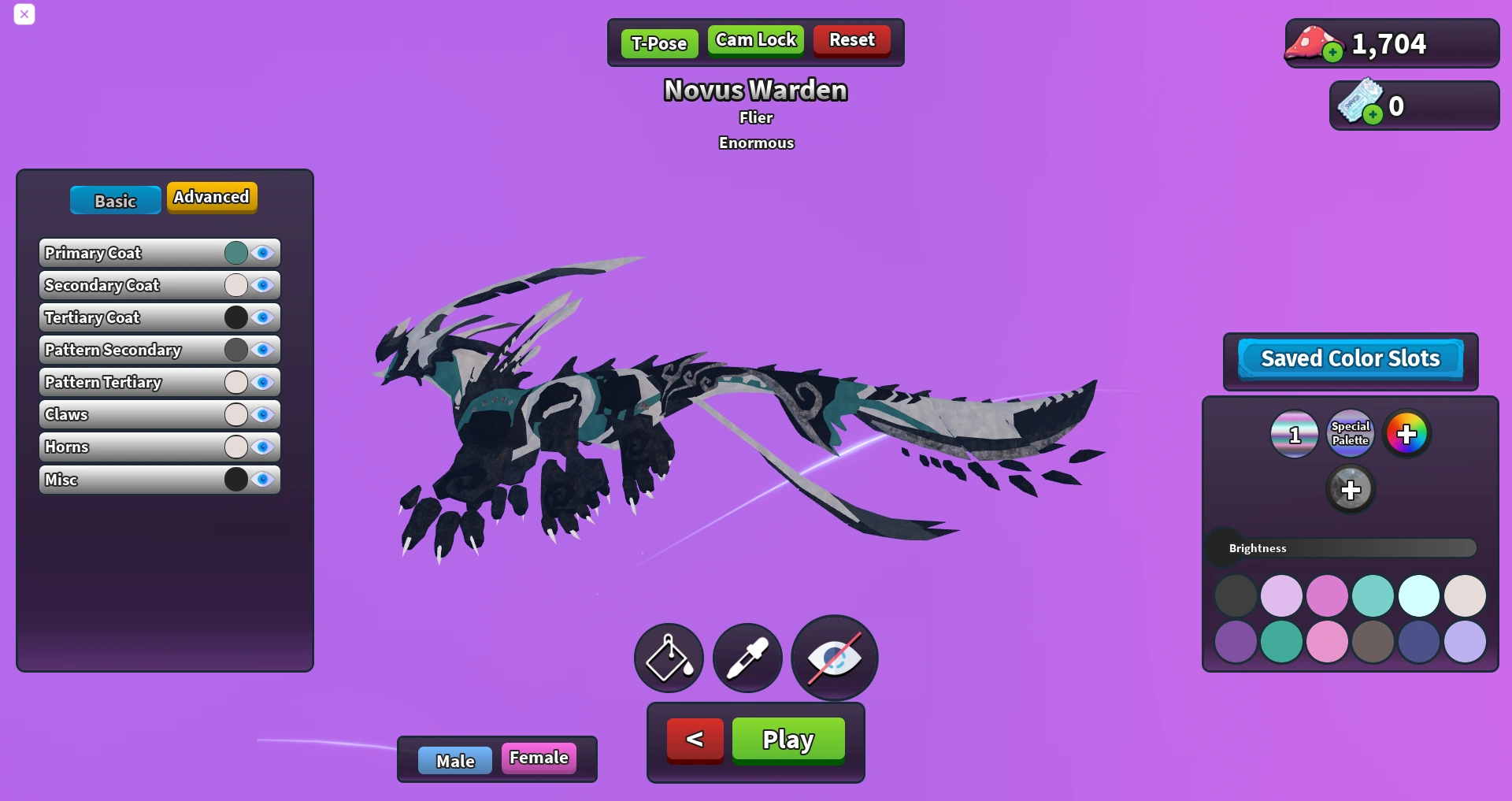Image resolution: width=1512 pixels, height=801 pixels.
Task: Click the plus icon to add palette slot
Action: [1351, 489]
